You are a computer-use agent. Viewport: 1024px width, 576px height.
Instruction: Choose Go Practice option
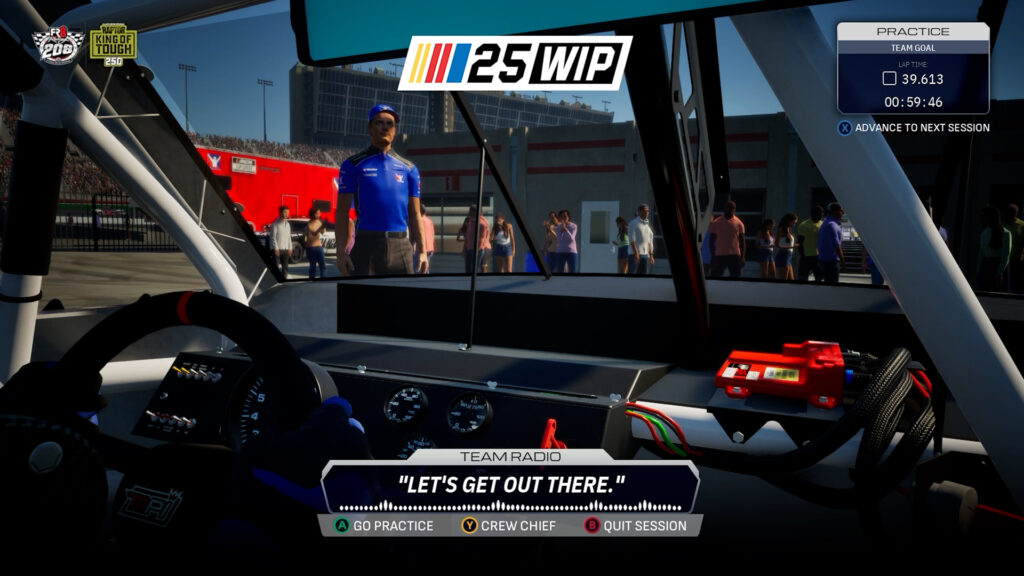pos(384,525)
